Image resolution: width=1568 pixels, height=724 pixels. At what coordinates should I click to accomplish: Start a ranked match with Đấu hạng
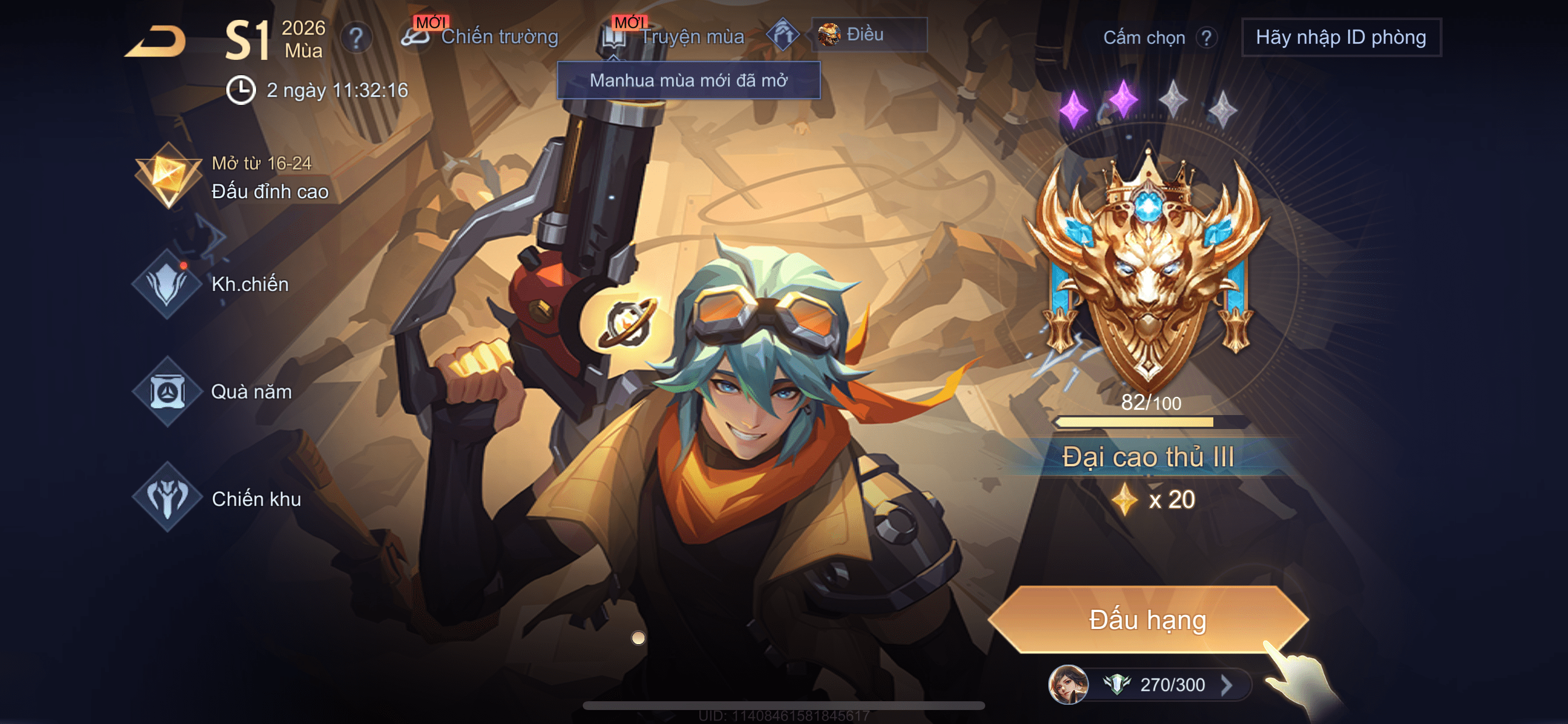(x=1147, y=620)
